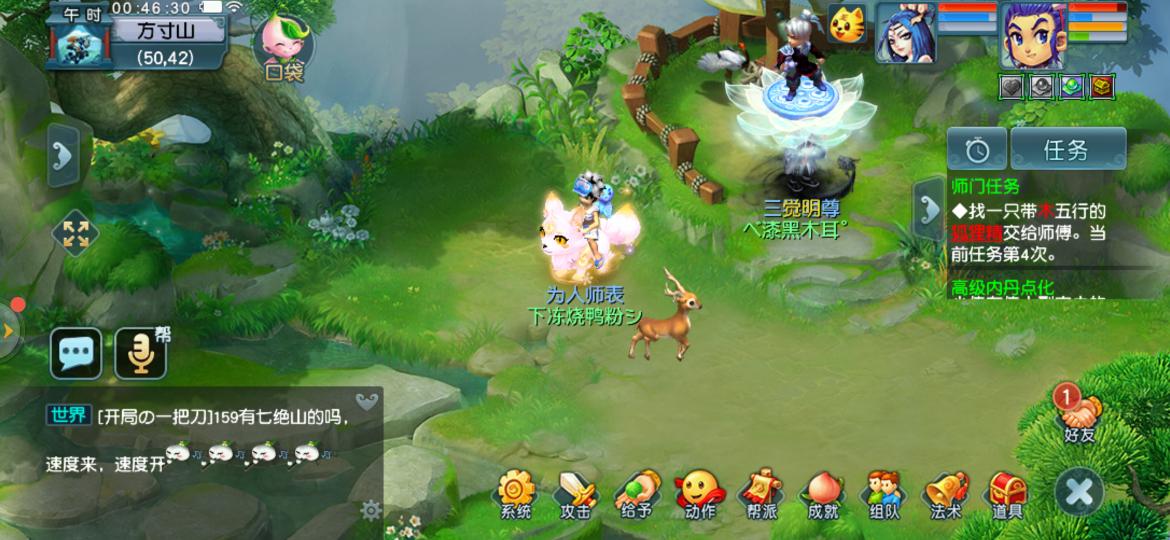Open the 法术 spells menu

945,492
